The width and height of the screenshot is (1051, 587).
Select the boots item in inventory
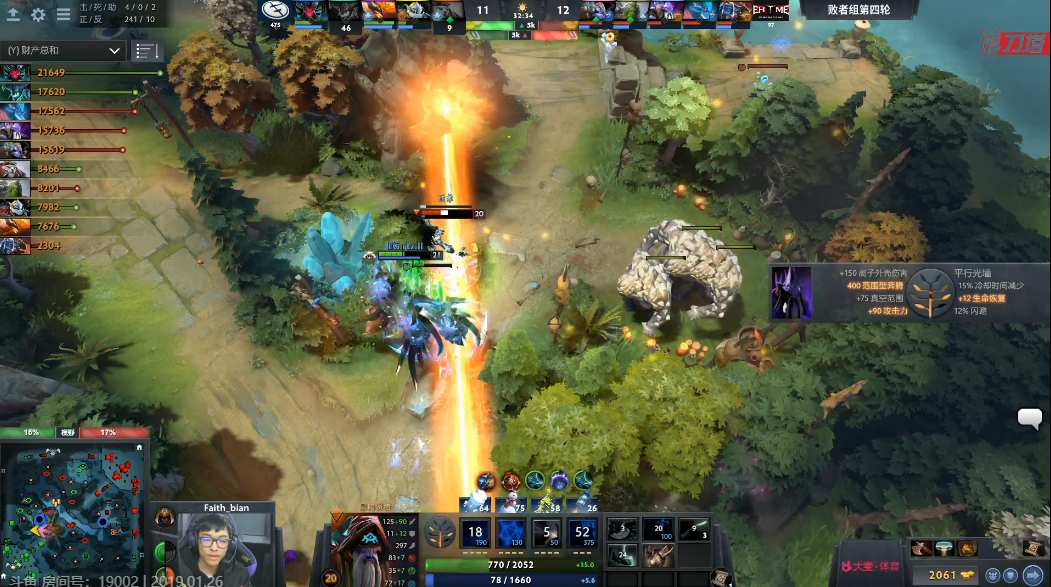[x=622, y=554]
